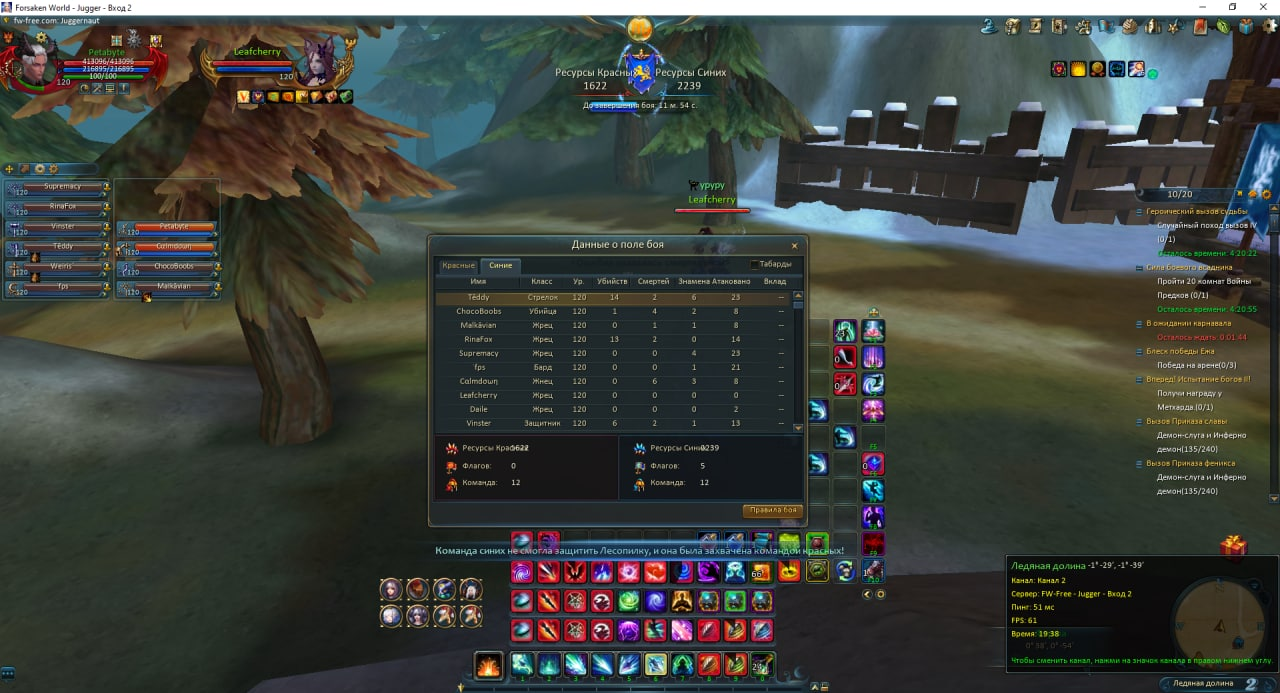Select ChocoBoobs in the raid frame list
Viewport: 1280px width, 693px height.
[x=172, y=268]
